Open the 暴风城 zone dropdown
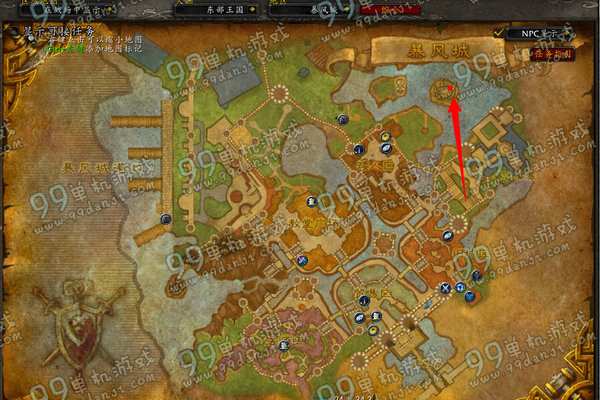600x400 pixels. point(322,6)
